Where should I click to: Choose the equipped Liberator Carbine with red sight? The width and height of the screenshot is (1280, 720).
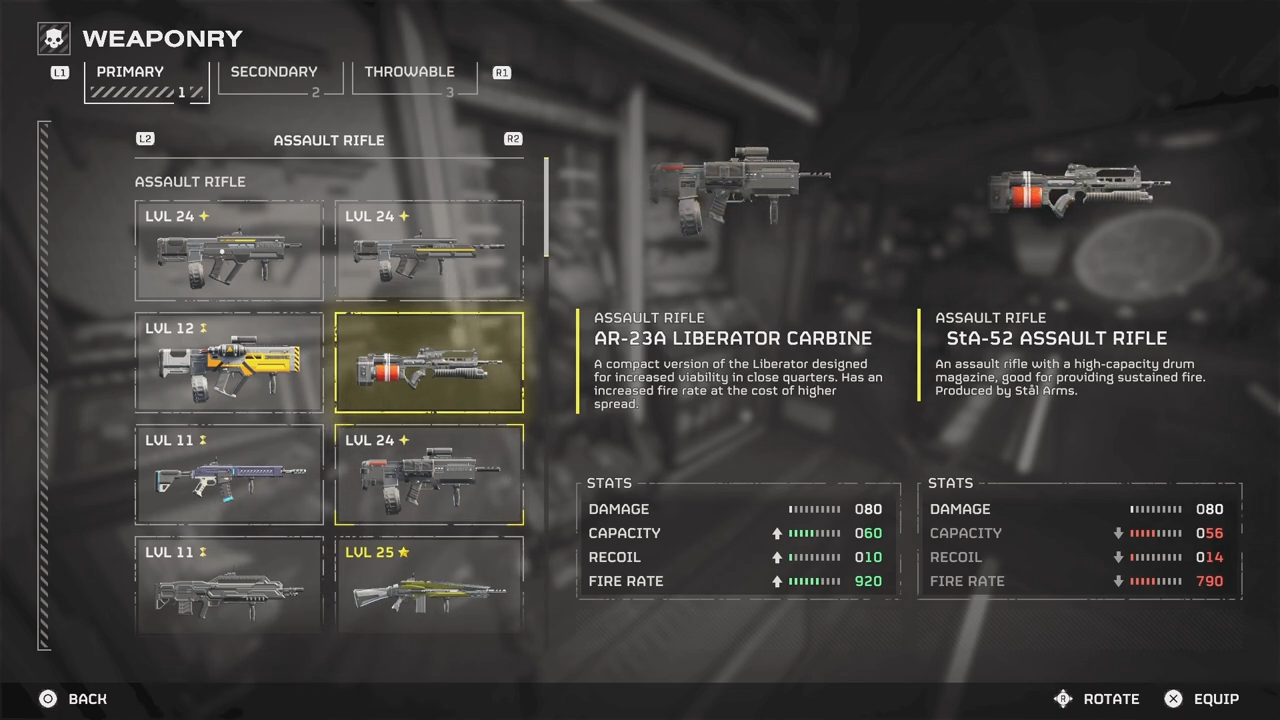(429, 475)
